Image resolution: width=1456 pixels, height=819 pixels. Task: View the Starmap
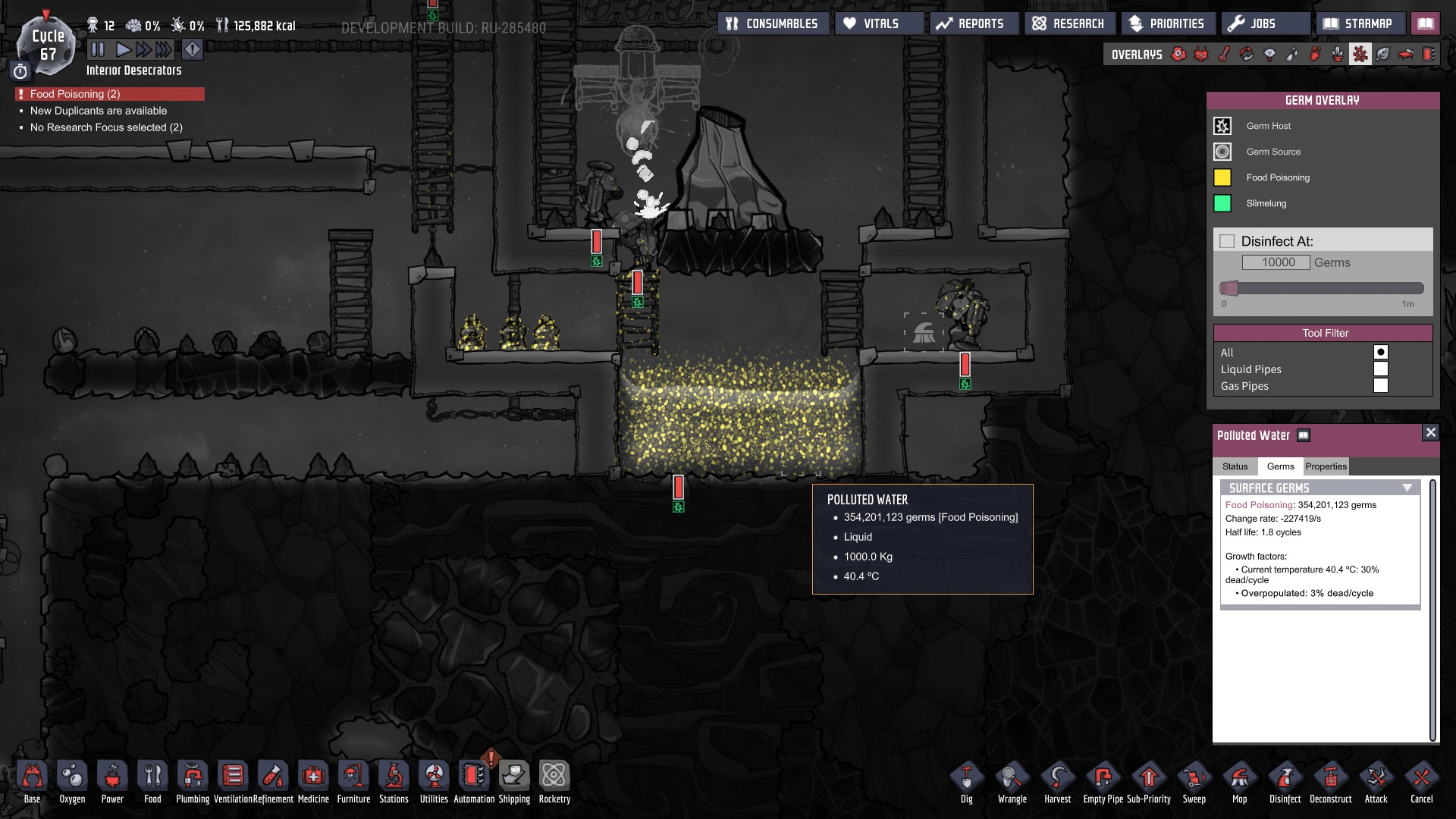coord(1361,23)
